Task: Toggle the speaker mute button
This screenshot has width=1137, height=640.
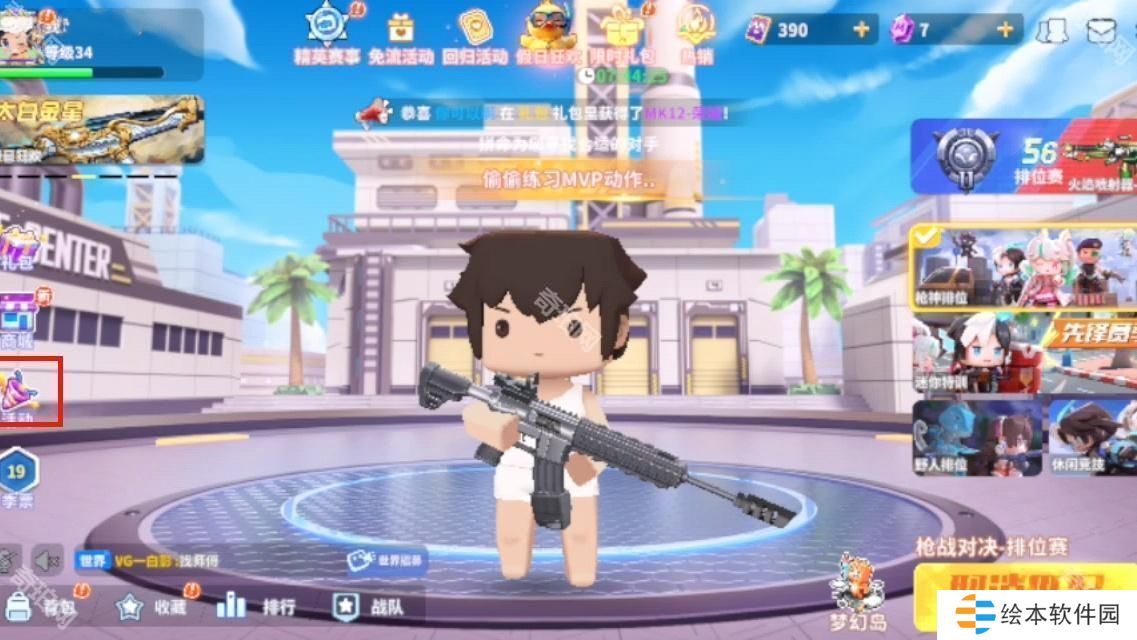Action: coord(44,558)
